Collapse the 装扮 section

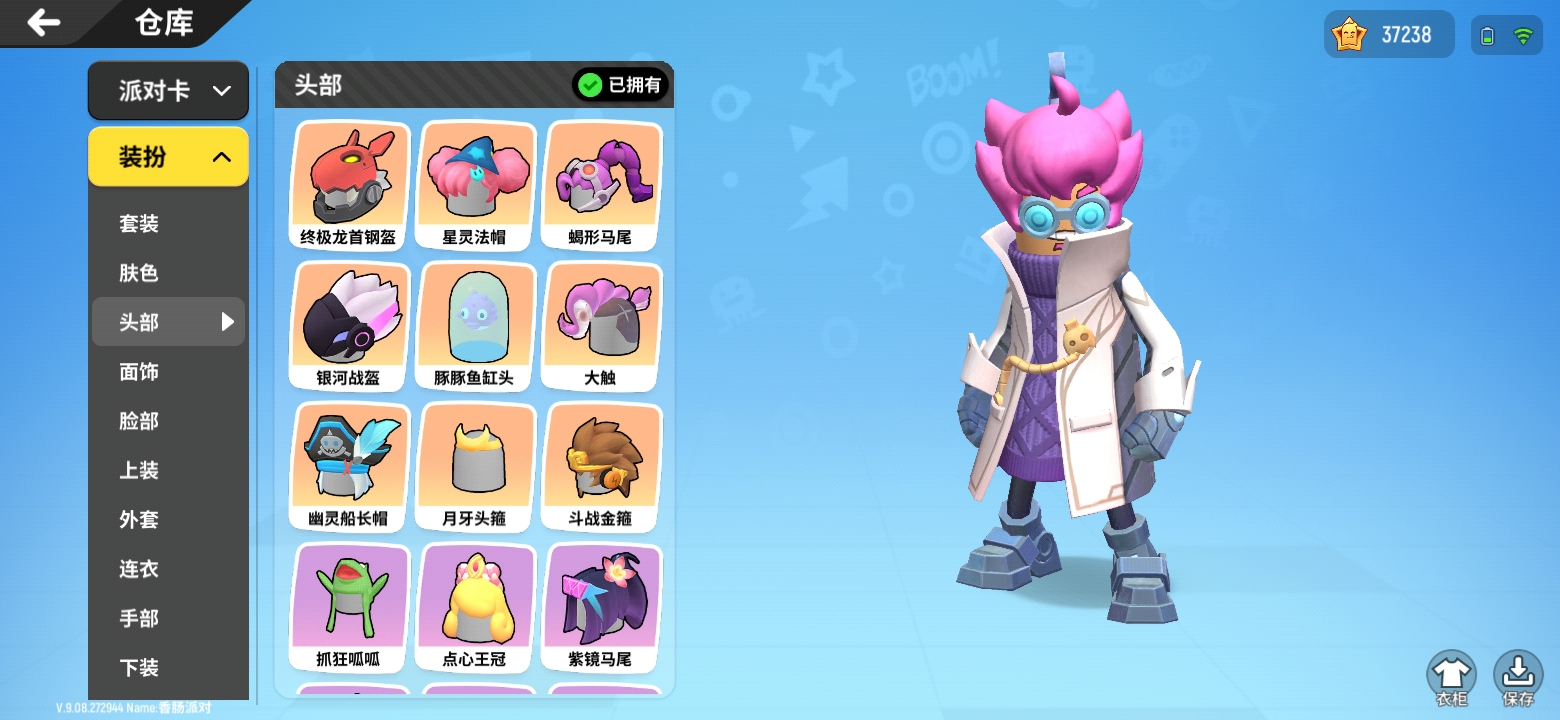(x=168, y=156)
